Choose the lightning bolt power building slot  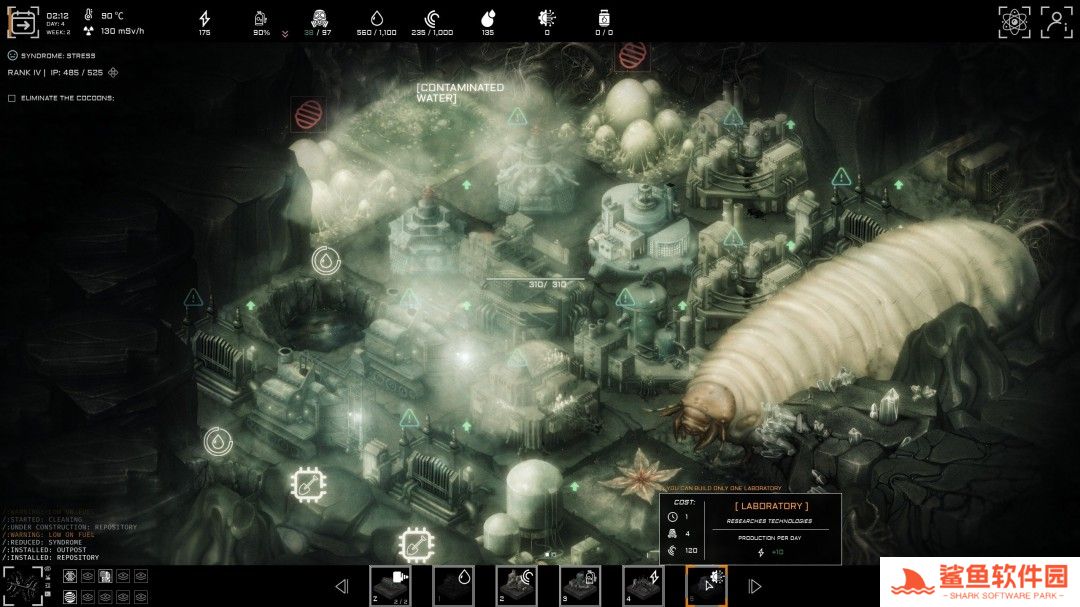pyautogui.click(x=643, y=585)
